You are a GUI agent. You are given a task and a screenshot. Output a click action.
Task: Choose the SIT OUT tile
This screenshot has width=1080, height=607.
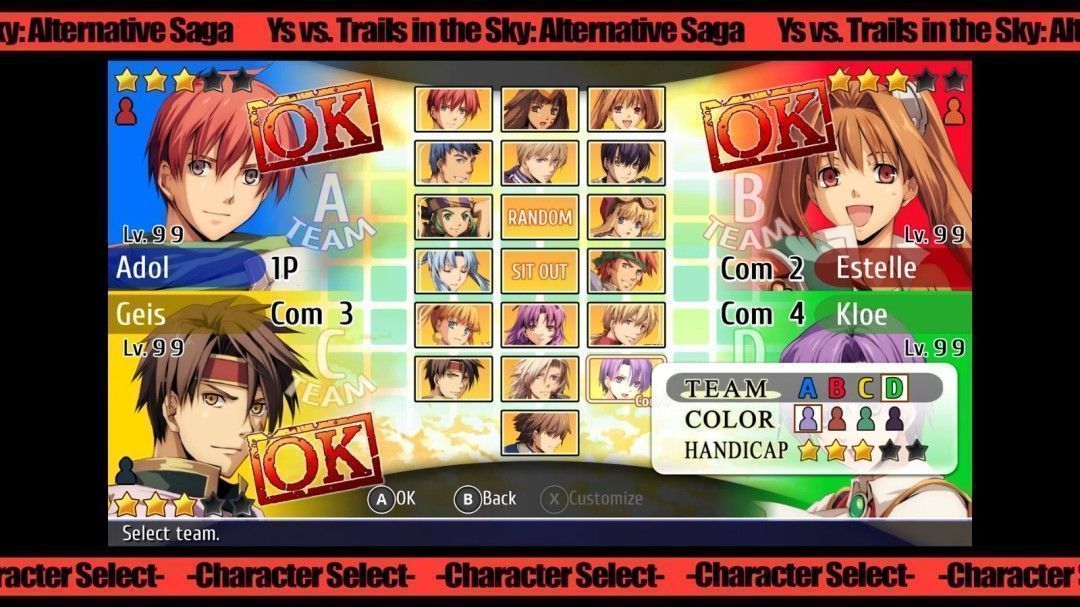(540, 270)
